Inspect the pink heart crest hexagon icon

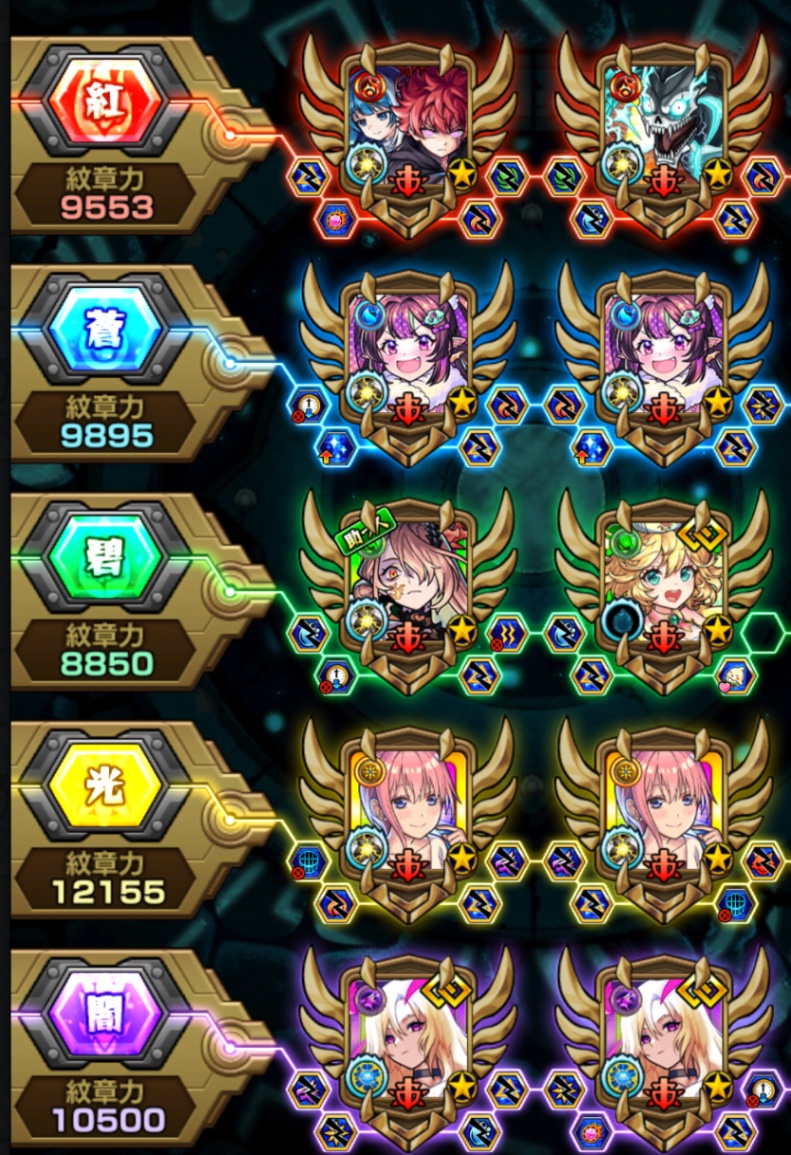[x=735, y=676]
